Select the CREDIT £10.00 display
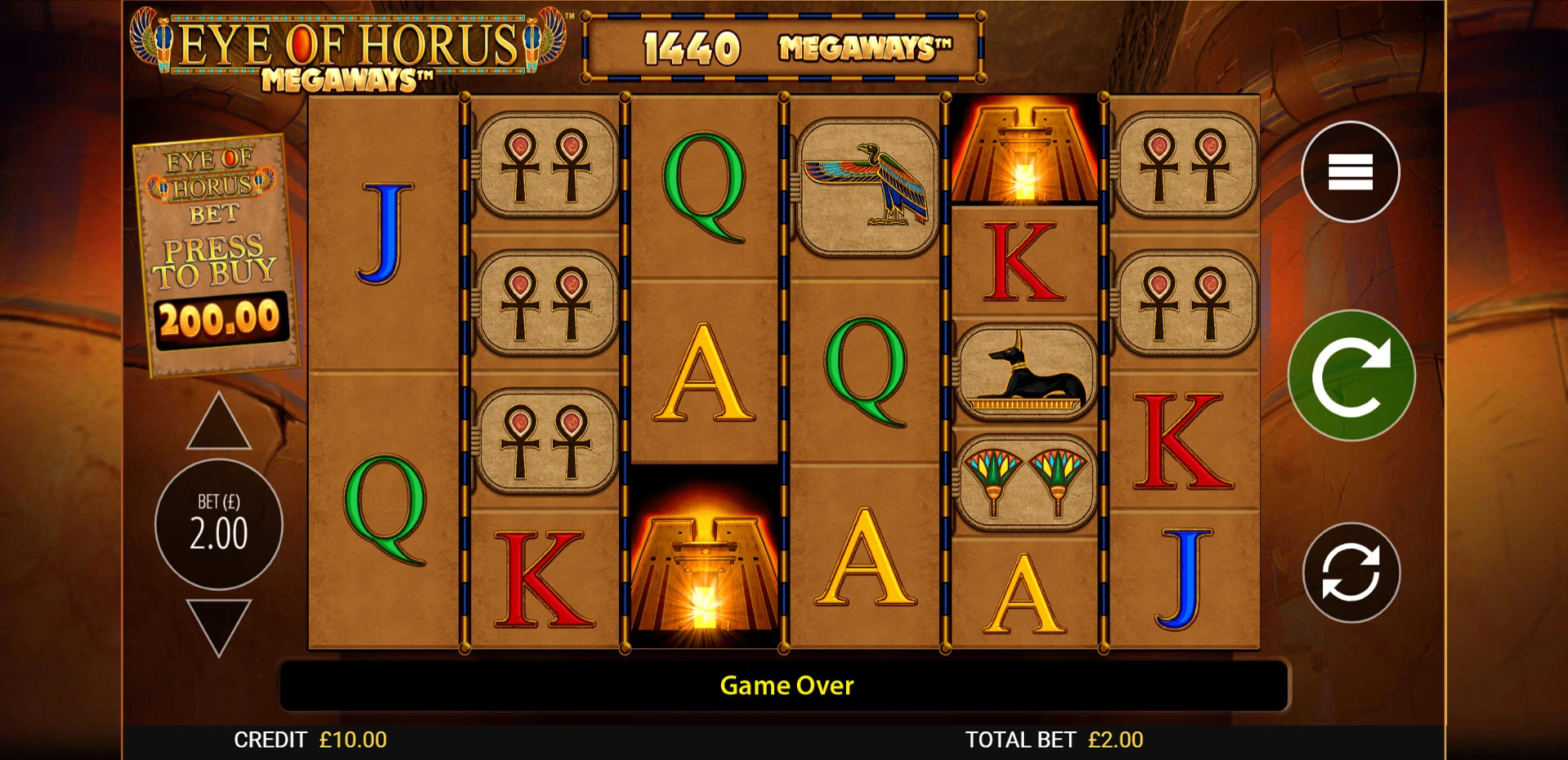Screen dimensions: 1568x760 coord(310,740)
